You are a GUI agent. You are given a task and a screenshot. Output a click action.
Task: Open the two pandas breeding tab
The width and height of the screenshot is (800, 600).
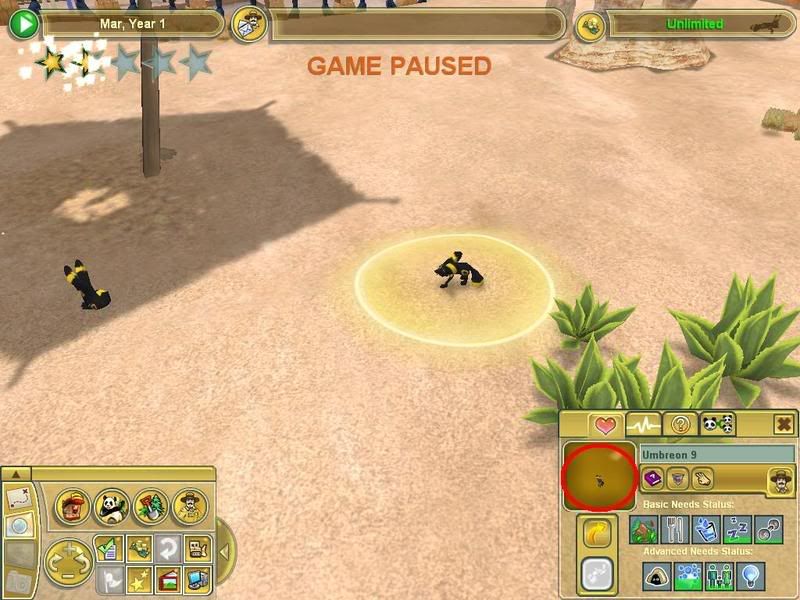717,424
